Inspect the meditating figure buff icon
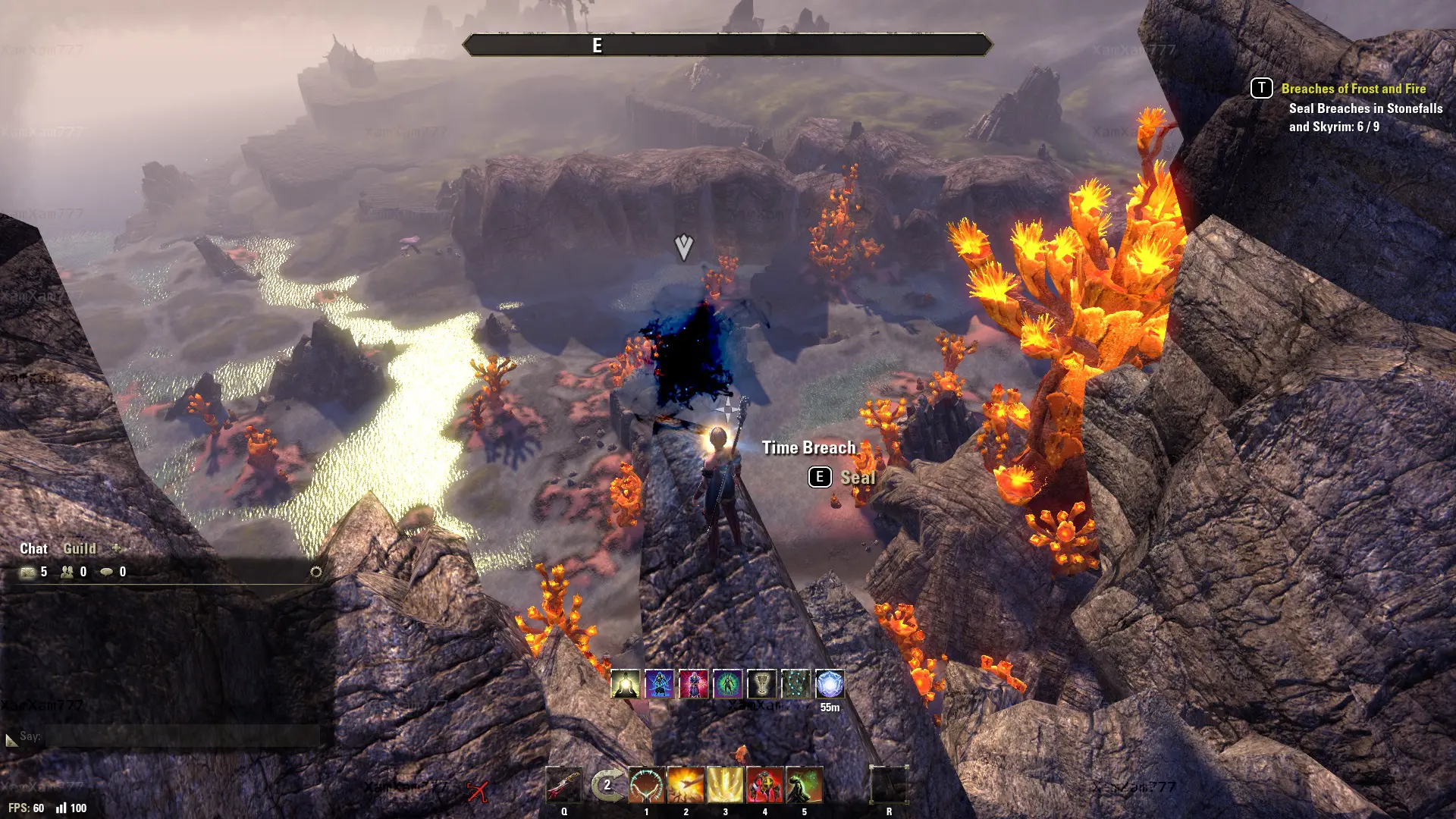The width and height of the screenshot is (1456, 819). [x=625, y=684]
